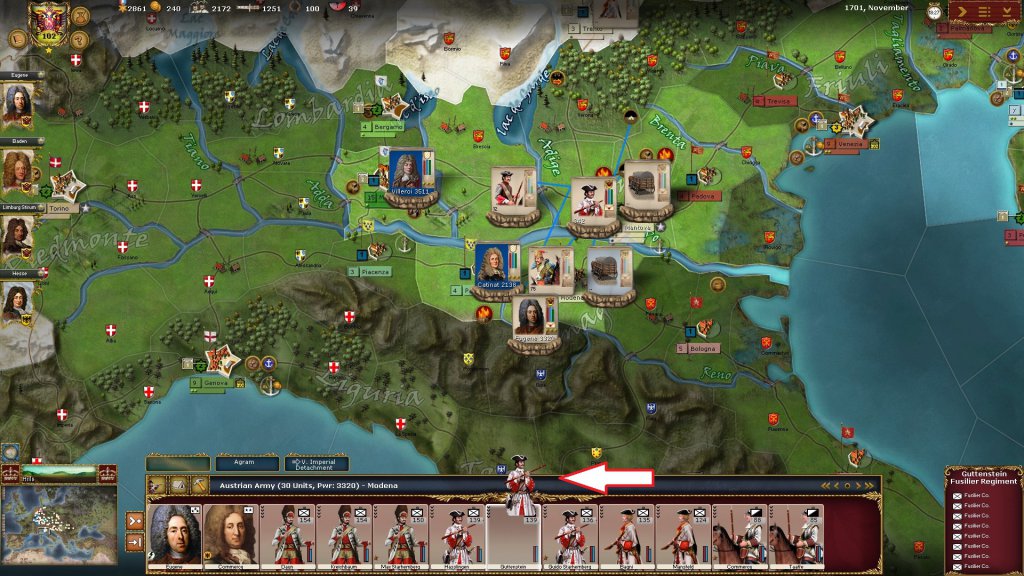Select the Mansfeld infantry unit card

click(x=683, y=535)
